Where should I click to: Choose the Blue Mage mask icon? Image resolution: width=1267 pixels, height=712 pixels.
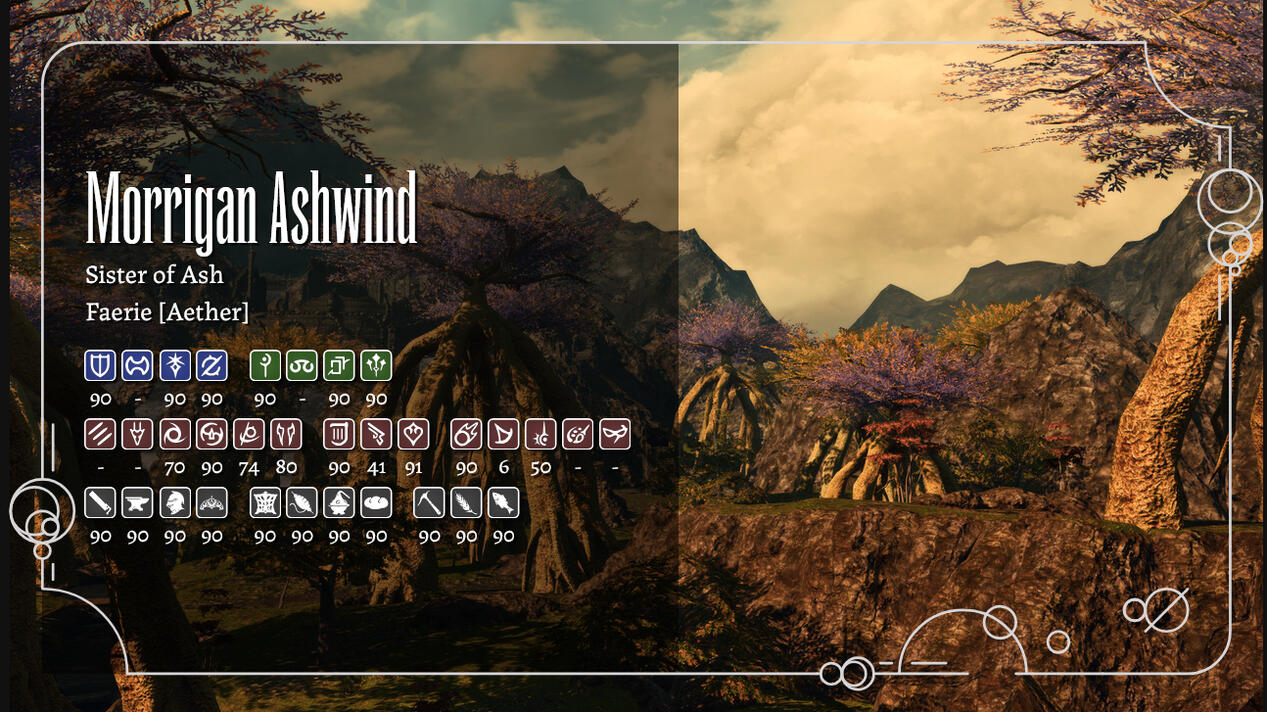[614, 433]
